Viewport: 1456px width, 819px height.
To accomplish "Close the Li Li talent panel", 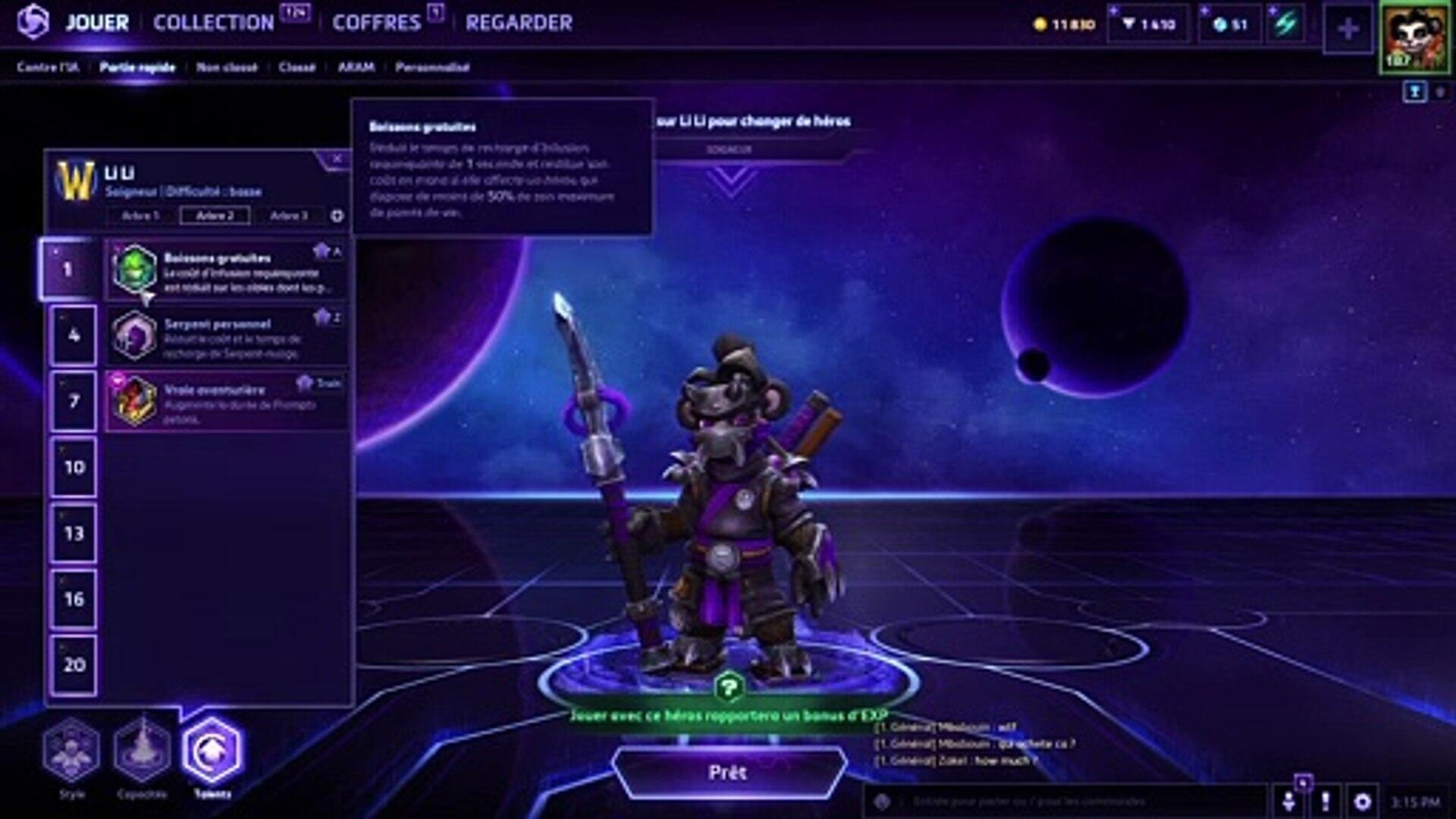I will [x=337, y=158].
